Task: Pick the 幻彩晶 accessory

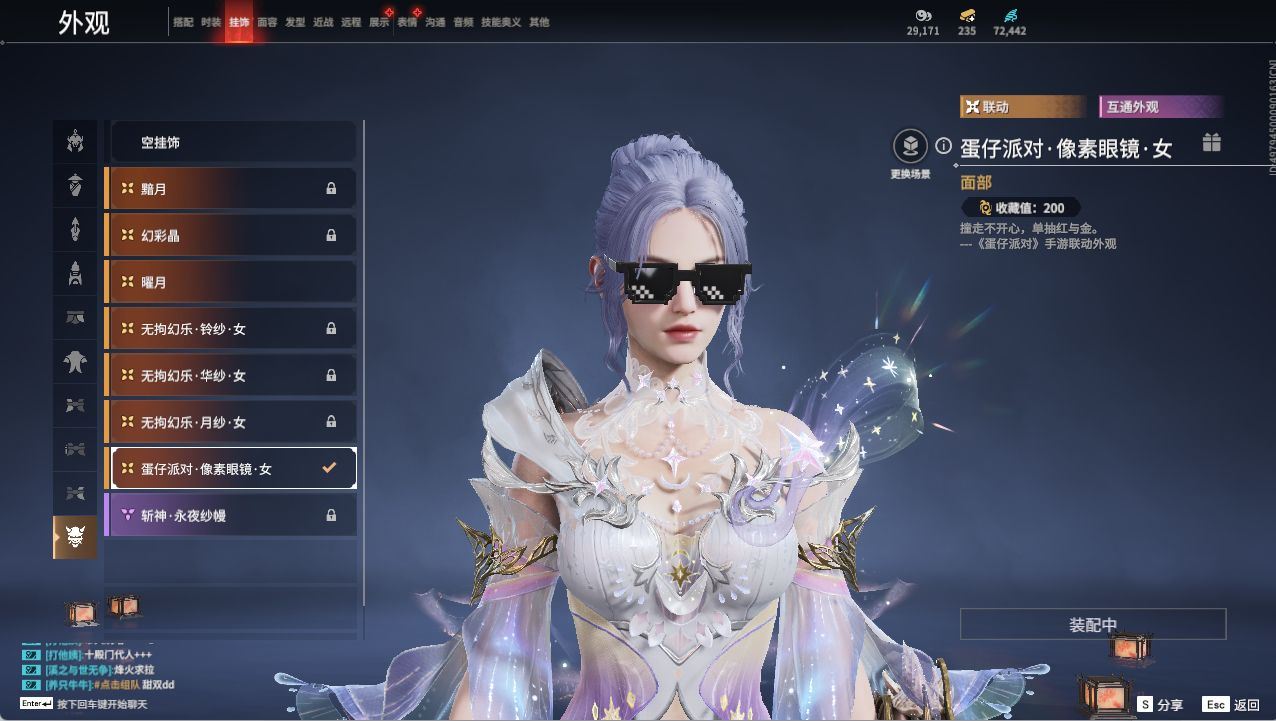Action: click(x=231, y=235)
